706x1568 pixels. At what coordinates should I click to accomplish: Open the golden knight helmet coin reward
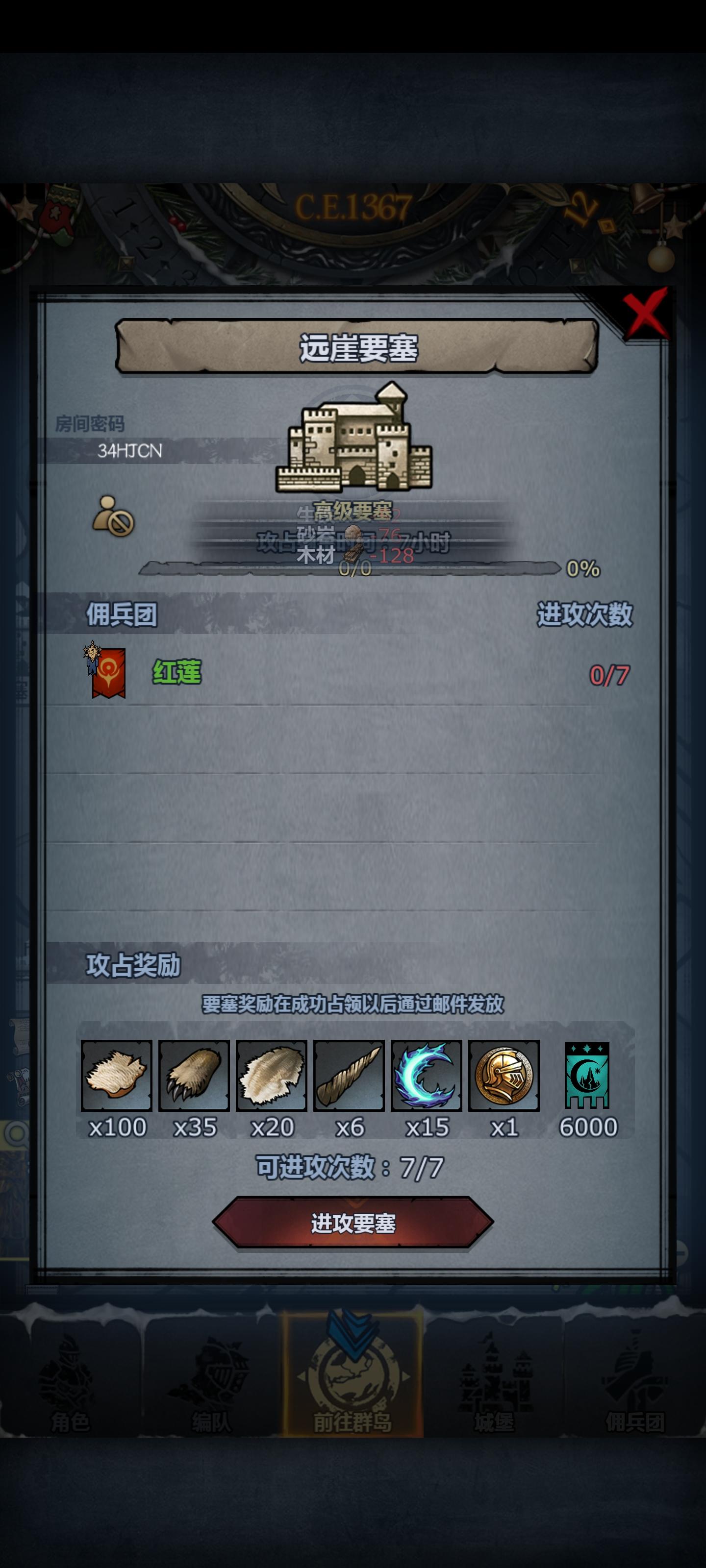[x=504, y=1076]
